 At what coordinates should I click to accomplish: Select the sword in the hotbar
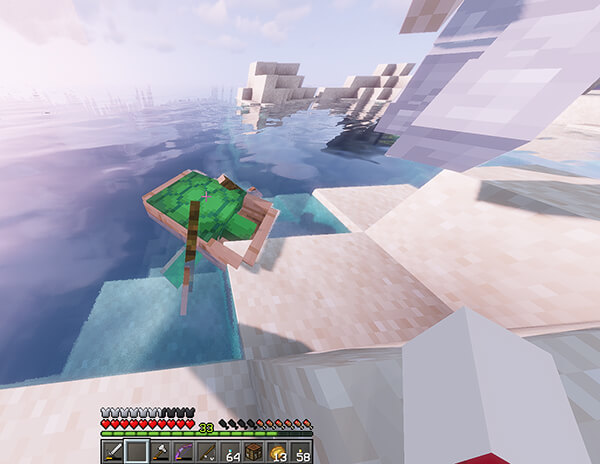pos(113,452)
